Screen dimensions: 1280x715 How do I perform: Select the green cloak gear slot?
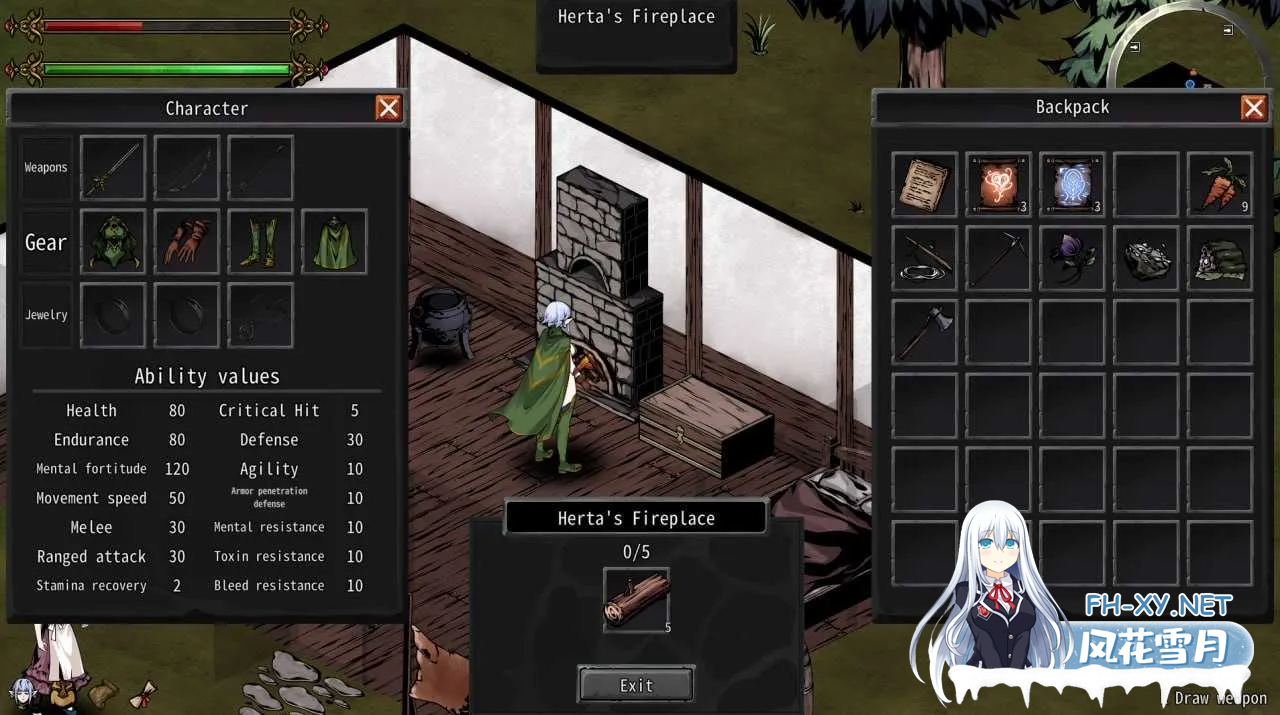[x=335, y=241]
